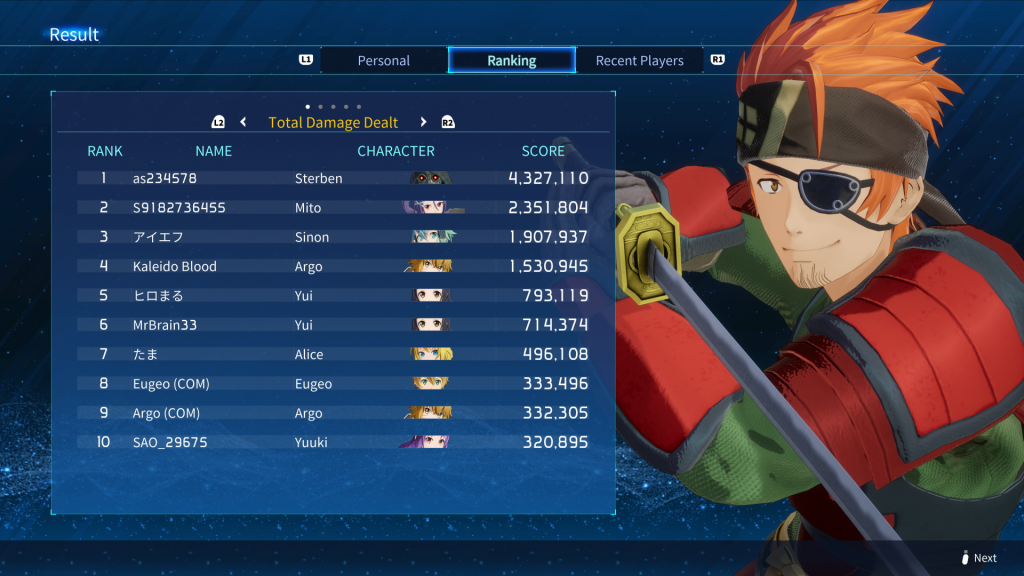Choose the rank 3 row playing Sinon
Viewport: 1024px width, 576px height.
coord(333,237)
